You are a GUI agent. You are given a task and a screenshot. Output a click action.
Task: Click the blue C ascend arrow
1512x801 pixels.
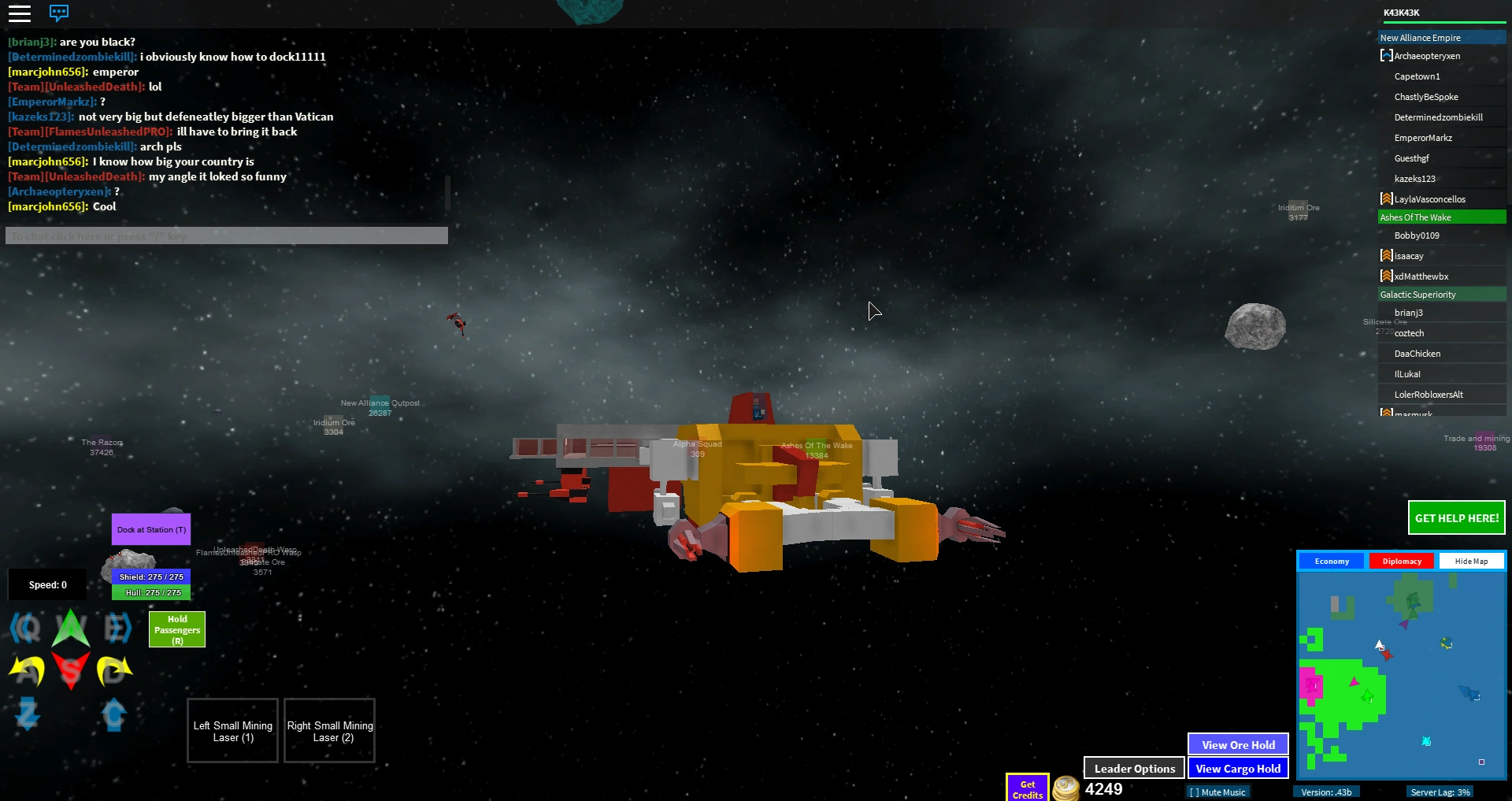coord(114,715)
